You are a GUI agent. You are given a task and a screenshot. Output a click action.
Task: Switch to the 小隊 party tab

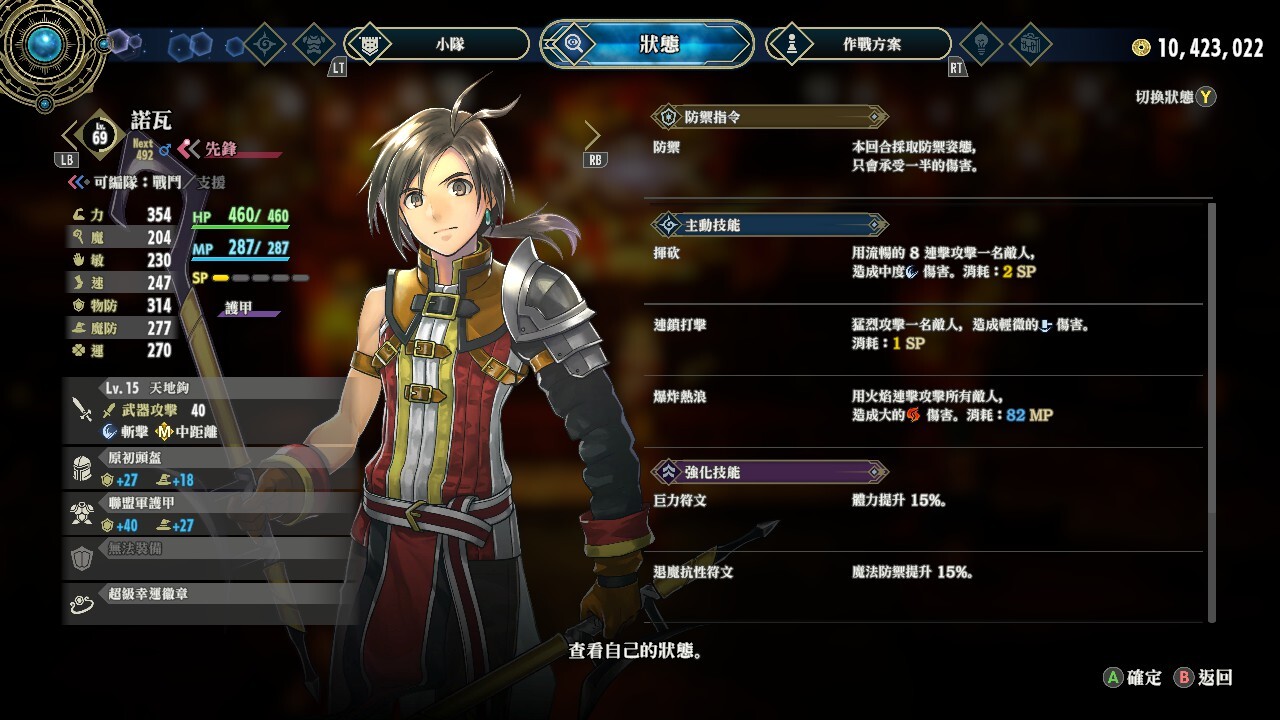(437, 44)
